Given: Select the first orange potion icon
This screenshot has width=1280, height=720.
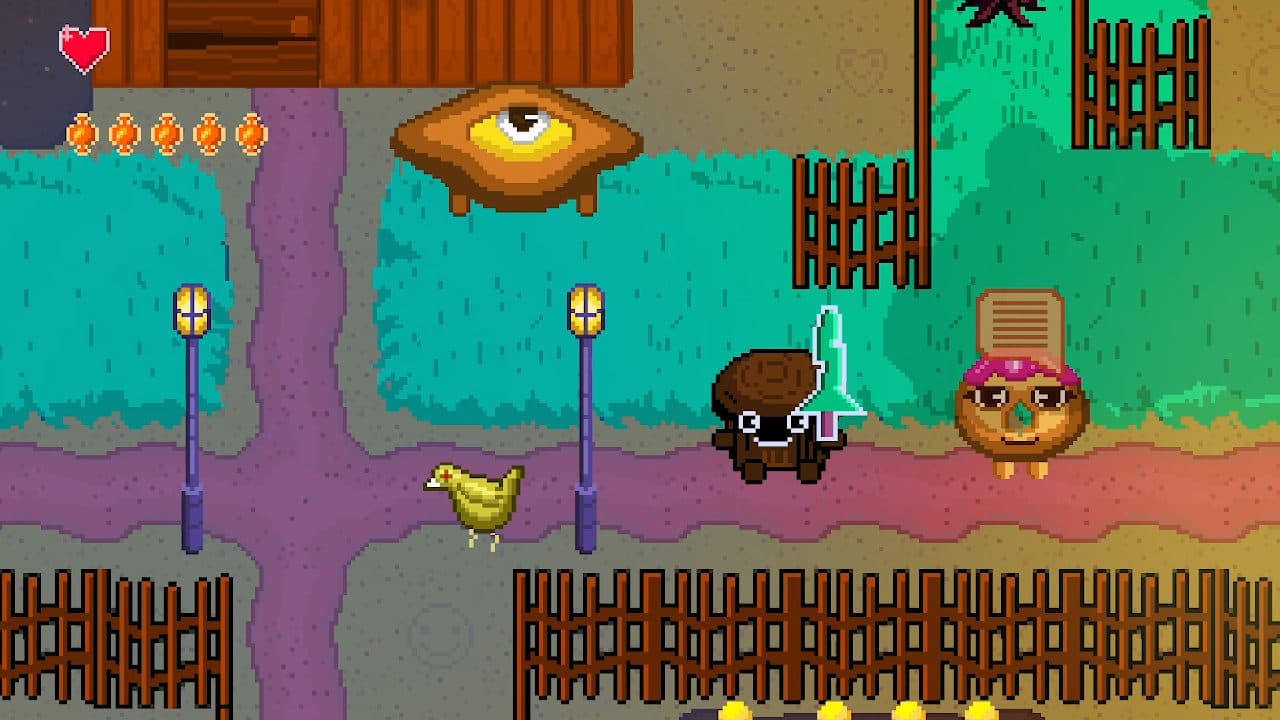Looking at the screenshot, I should [x=80, y=131].
